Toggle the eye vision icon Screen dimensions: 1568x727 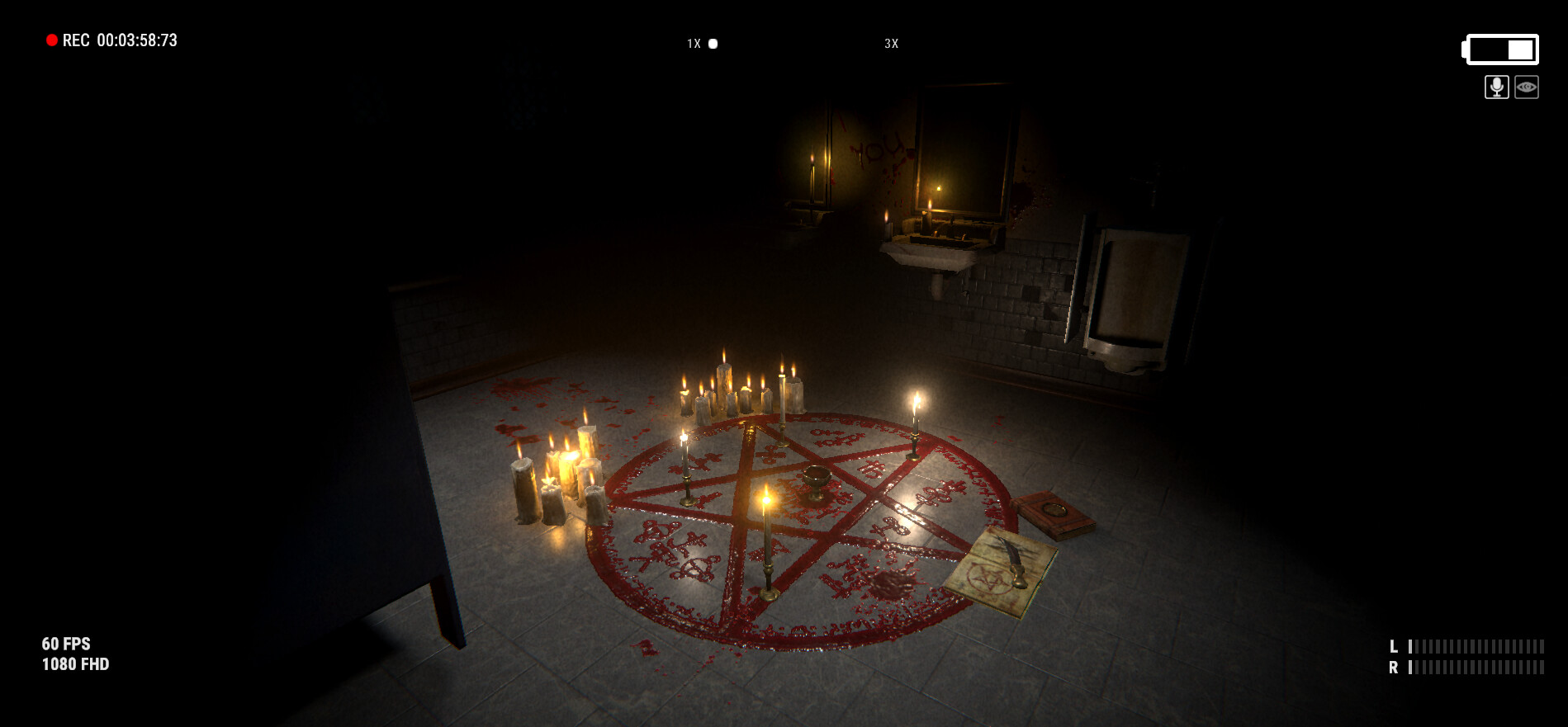point(1527,87)
